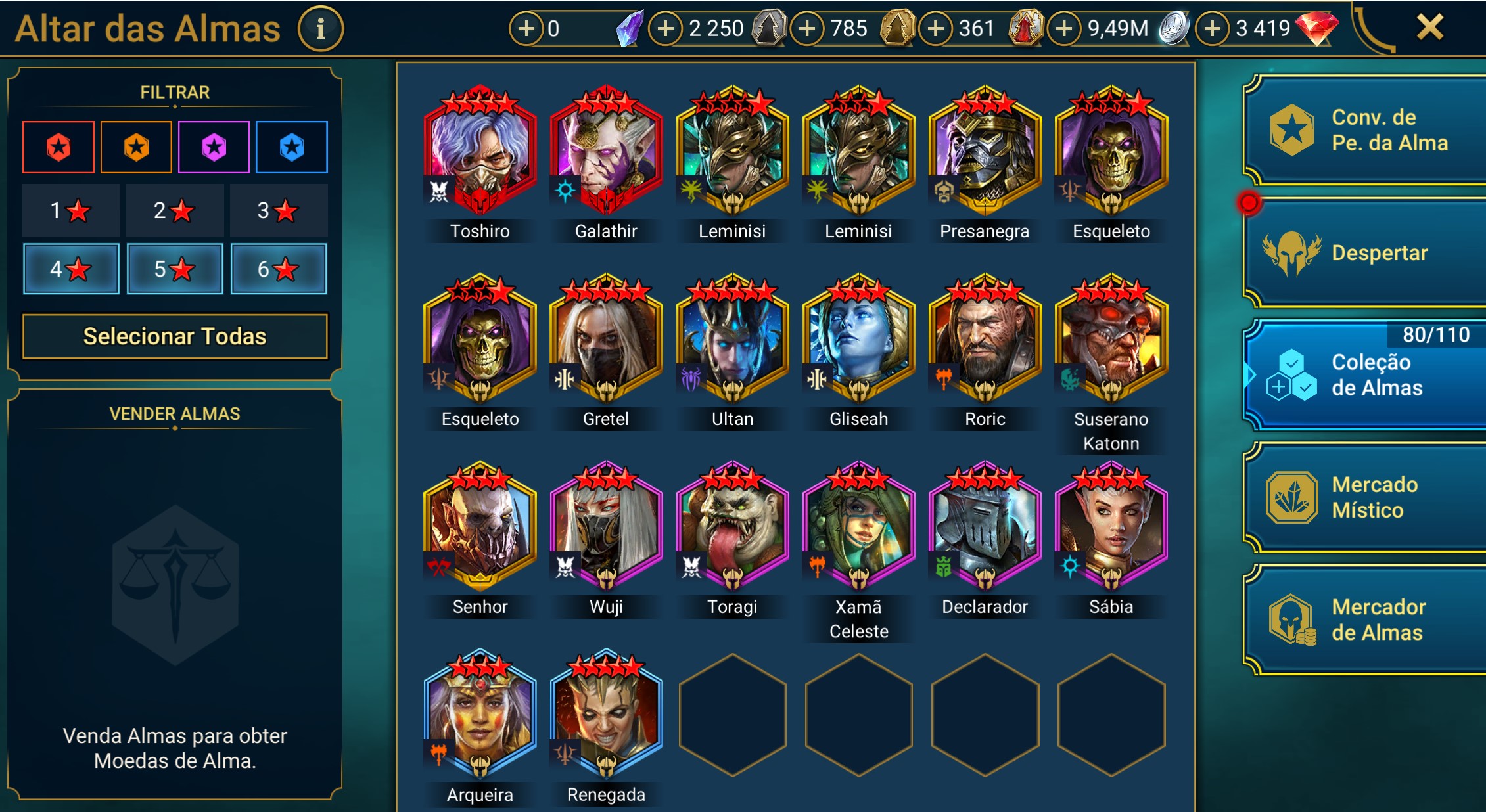Open Coleção de Almas
Screen dimensions: 1486x812
tap(1364, 374)
